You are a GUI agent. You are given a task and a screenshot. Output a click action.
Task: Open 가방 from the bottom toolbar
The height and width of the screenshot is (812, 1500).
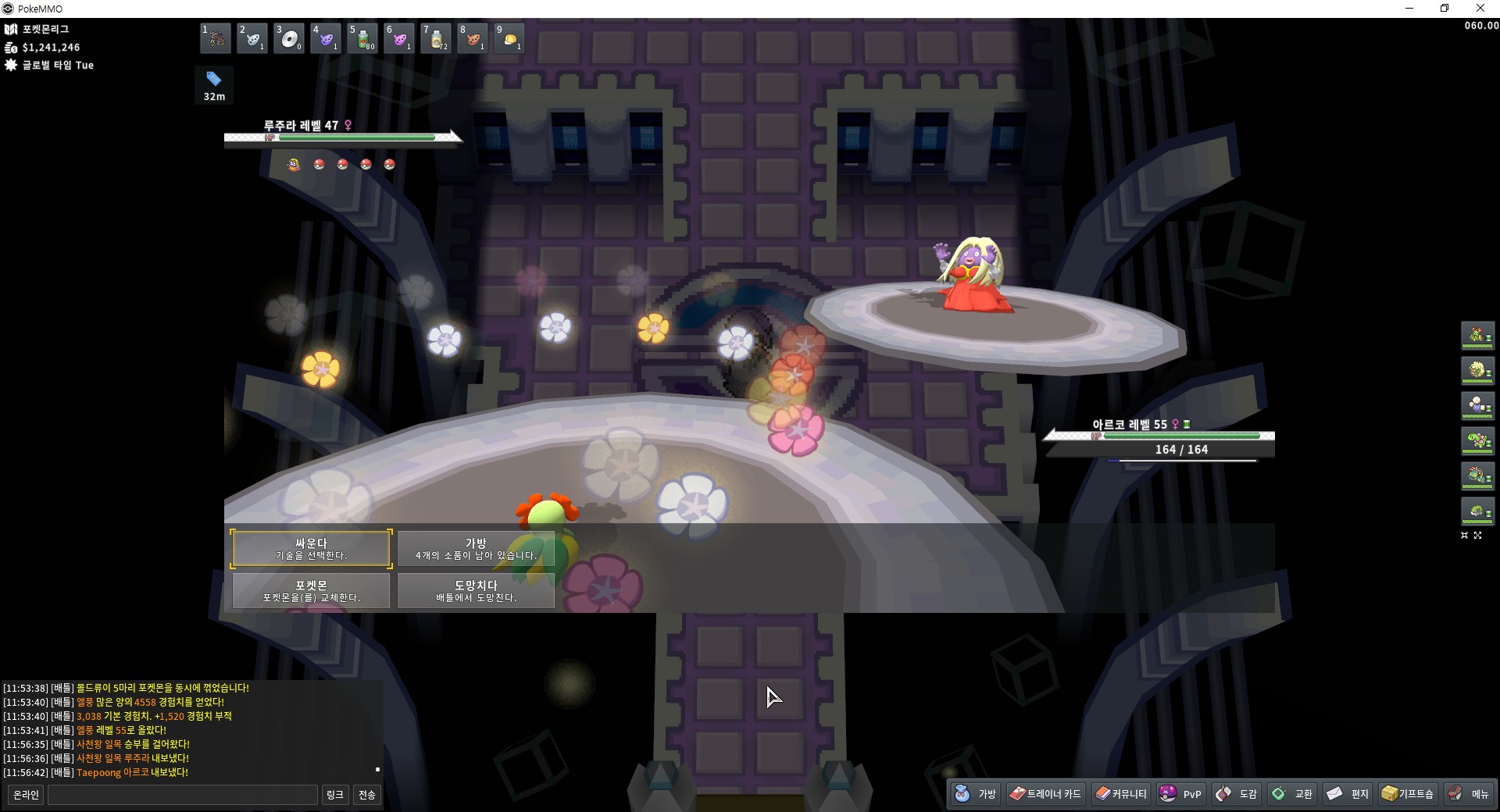click(x=977, y=794)
